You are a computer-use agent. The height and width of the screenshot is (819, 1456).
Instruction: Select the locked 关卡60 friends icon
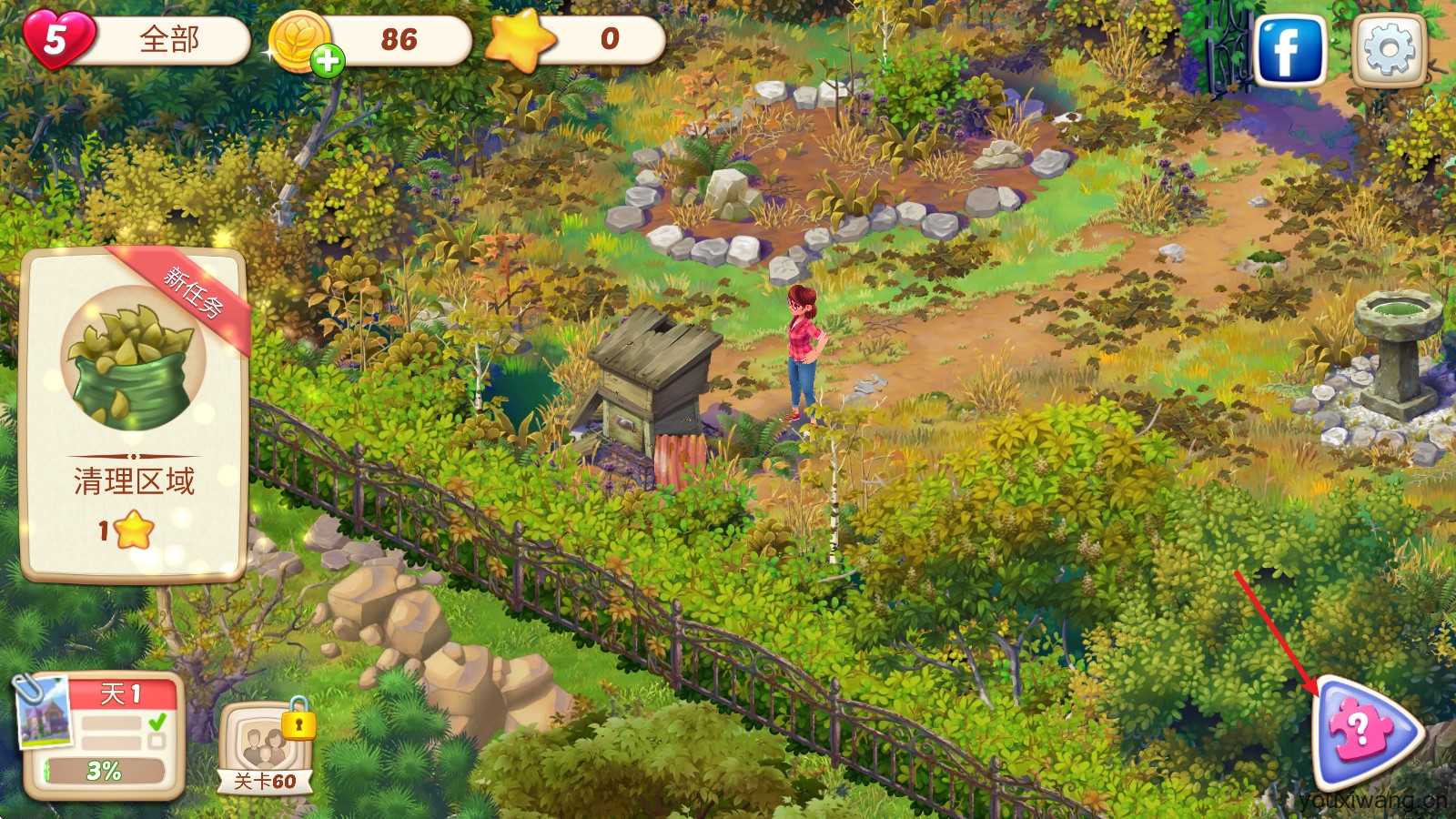tap(267, 746)
